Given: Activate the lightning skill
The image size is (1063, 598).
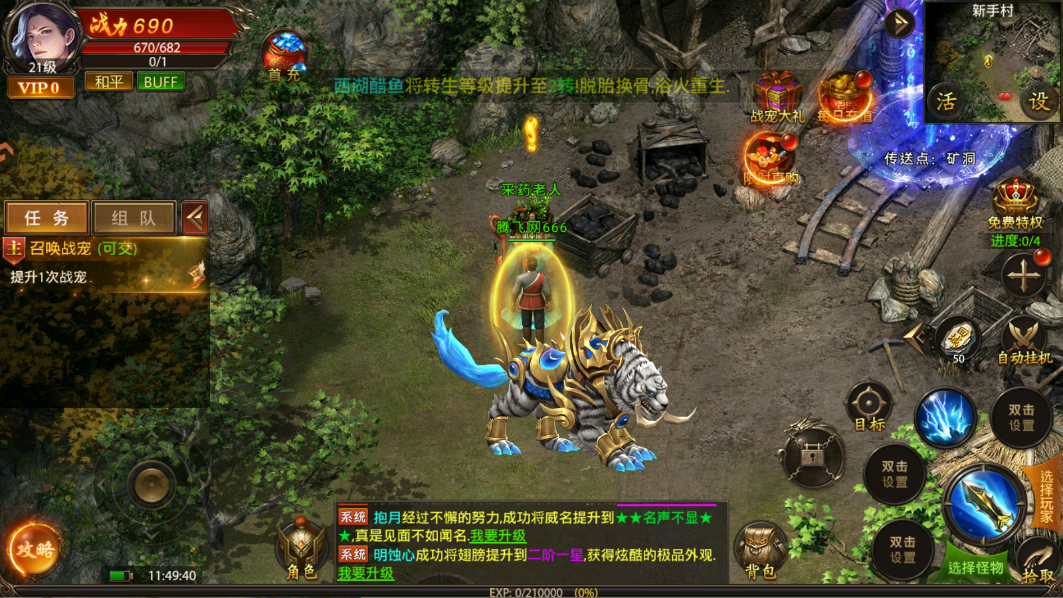Looking at the screenshot, I should pos(944,417).
